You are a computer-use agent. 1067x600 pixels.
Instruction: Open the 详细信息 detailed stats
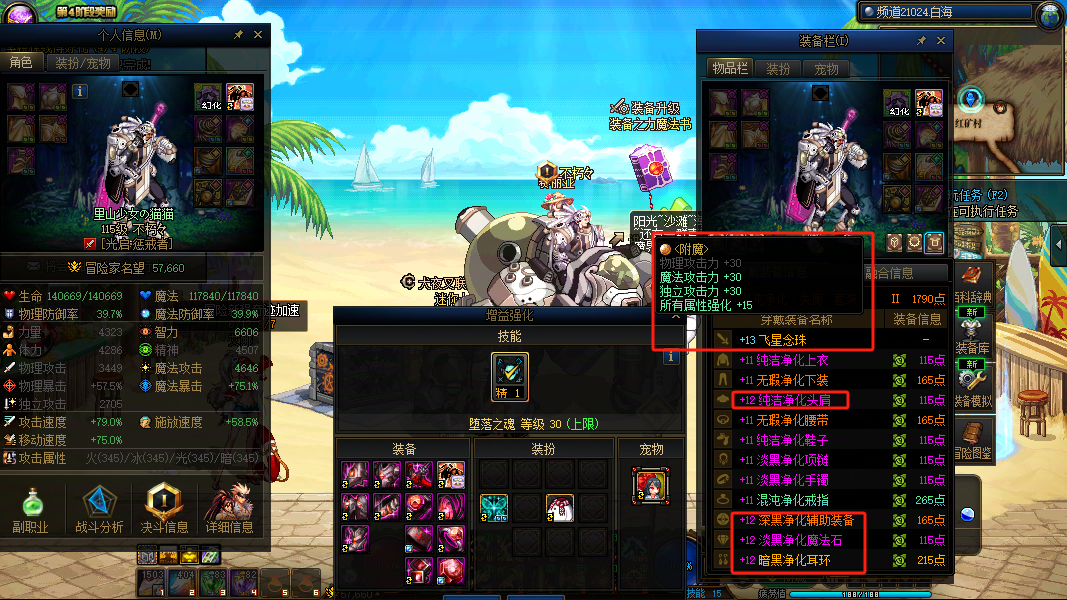(x=229, y=508)
